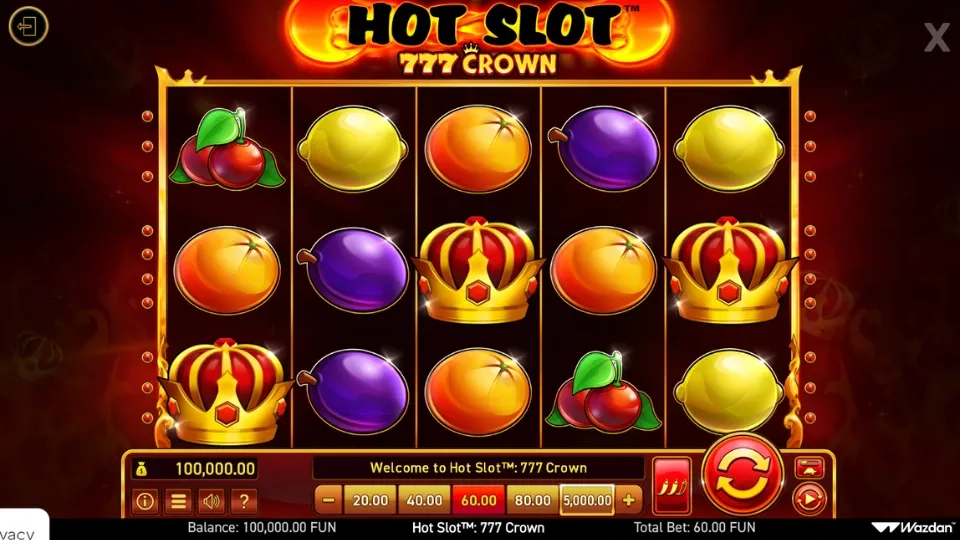Choose the 40.00 bet amount
Viewport: 960px width, 540px height.
[x=424, y=499]
